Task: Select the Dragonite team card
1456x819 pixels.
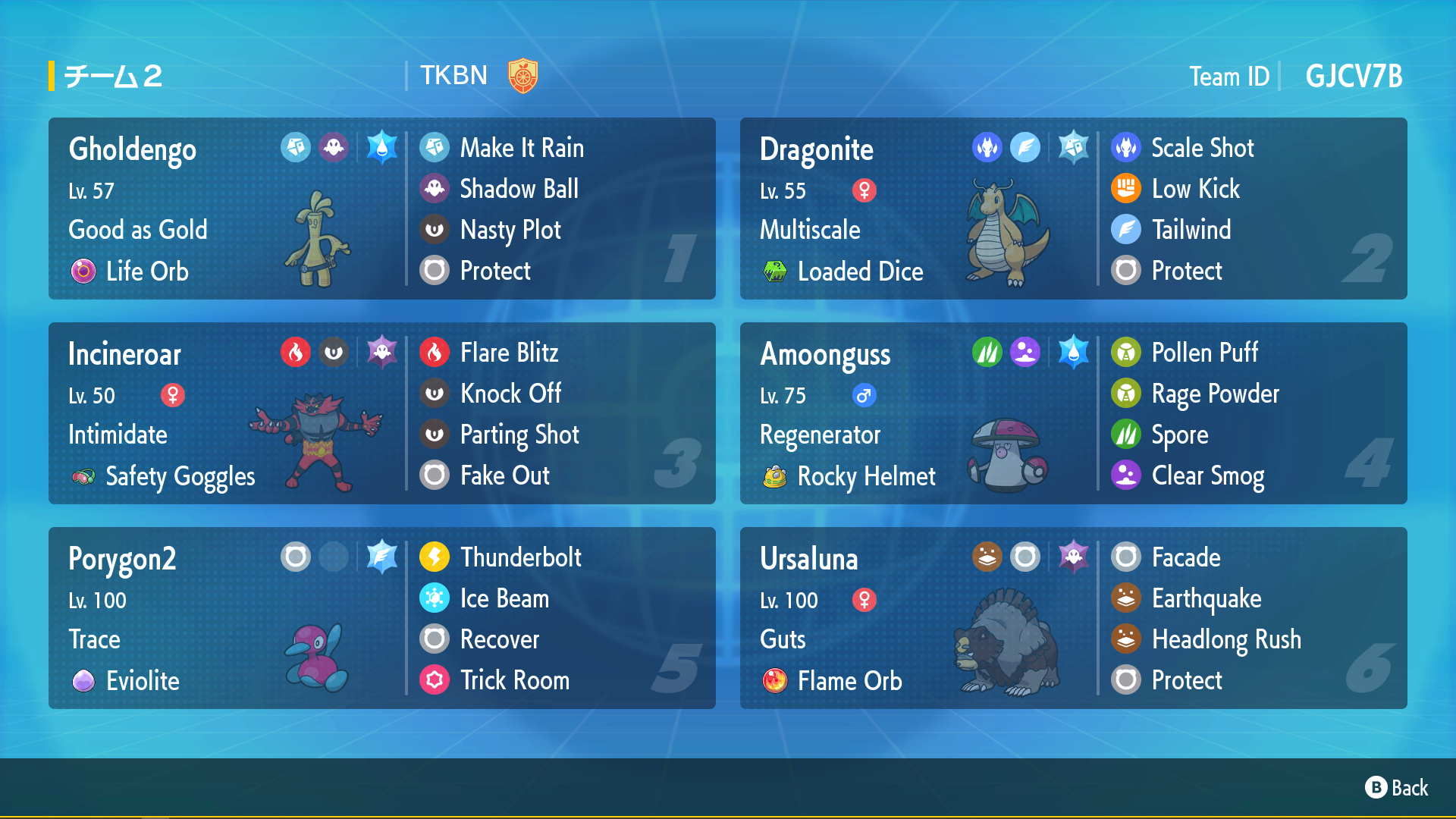Action: (x=1073, y=209)
